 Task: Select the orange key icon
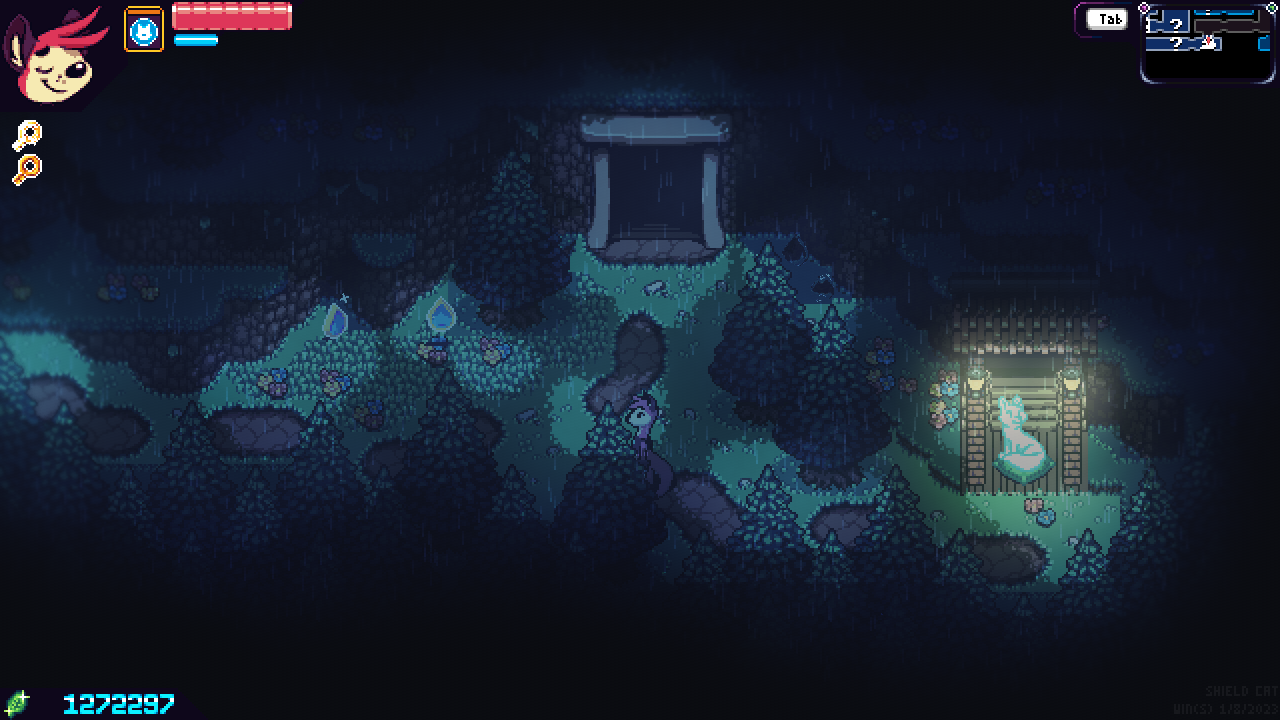[27, 170]
